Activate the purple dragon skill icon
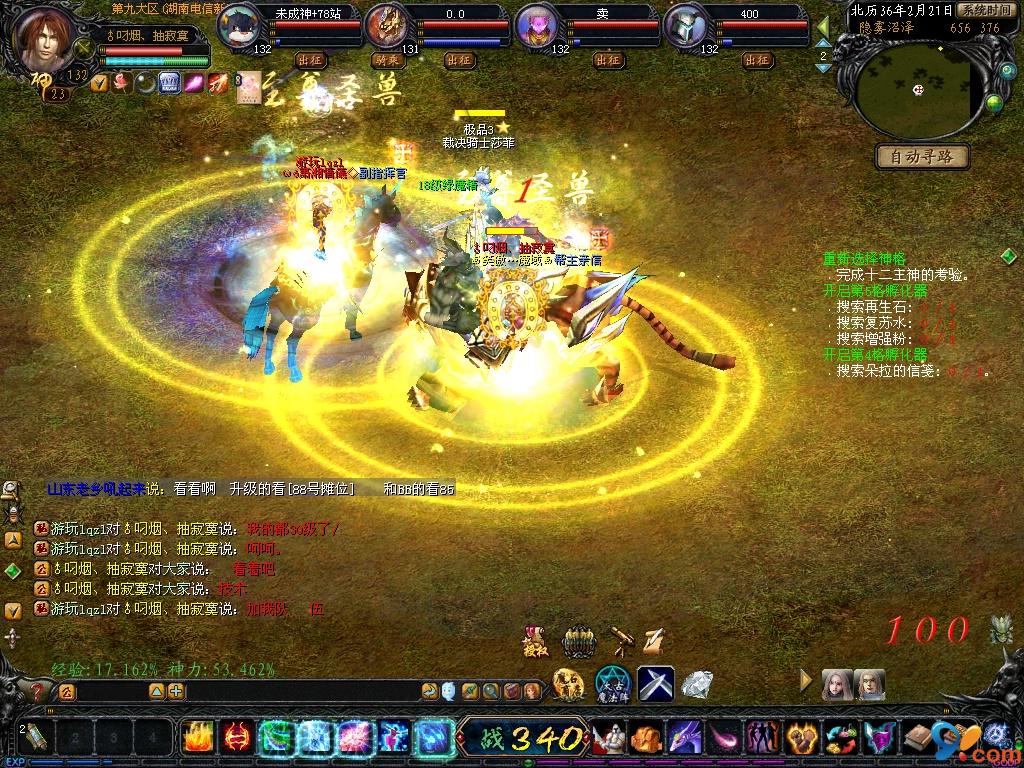This screenshot has height=768, width=1024. (x=685, y=738)
